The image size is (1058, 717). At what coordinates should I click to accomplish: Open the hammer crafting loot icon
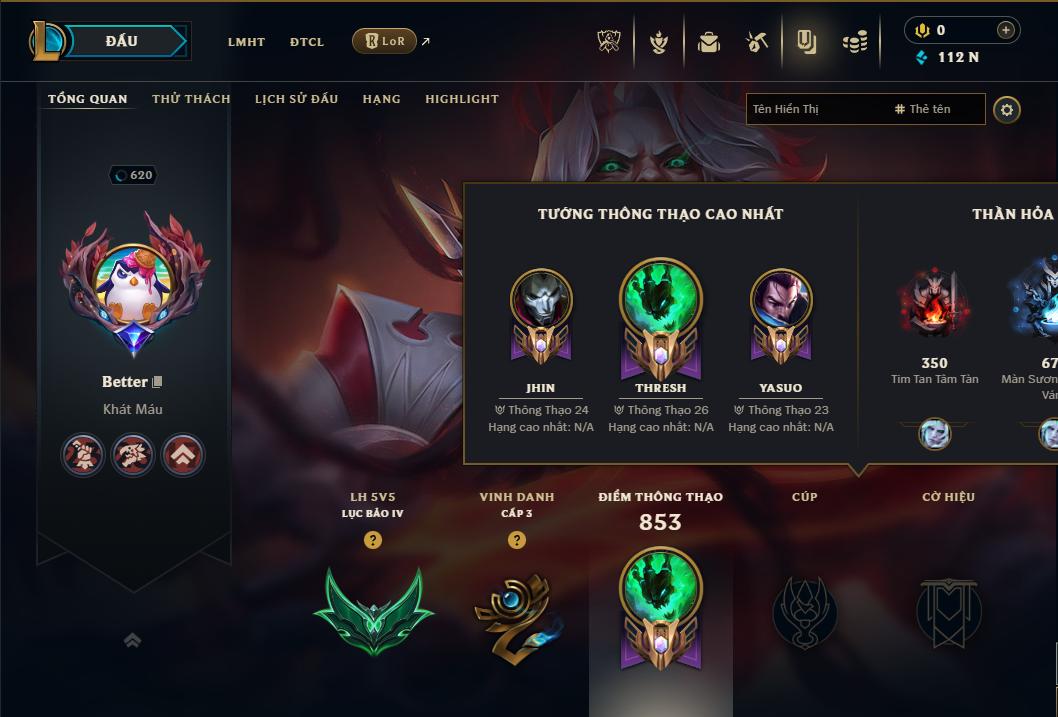[x=757, y=42]
